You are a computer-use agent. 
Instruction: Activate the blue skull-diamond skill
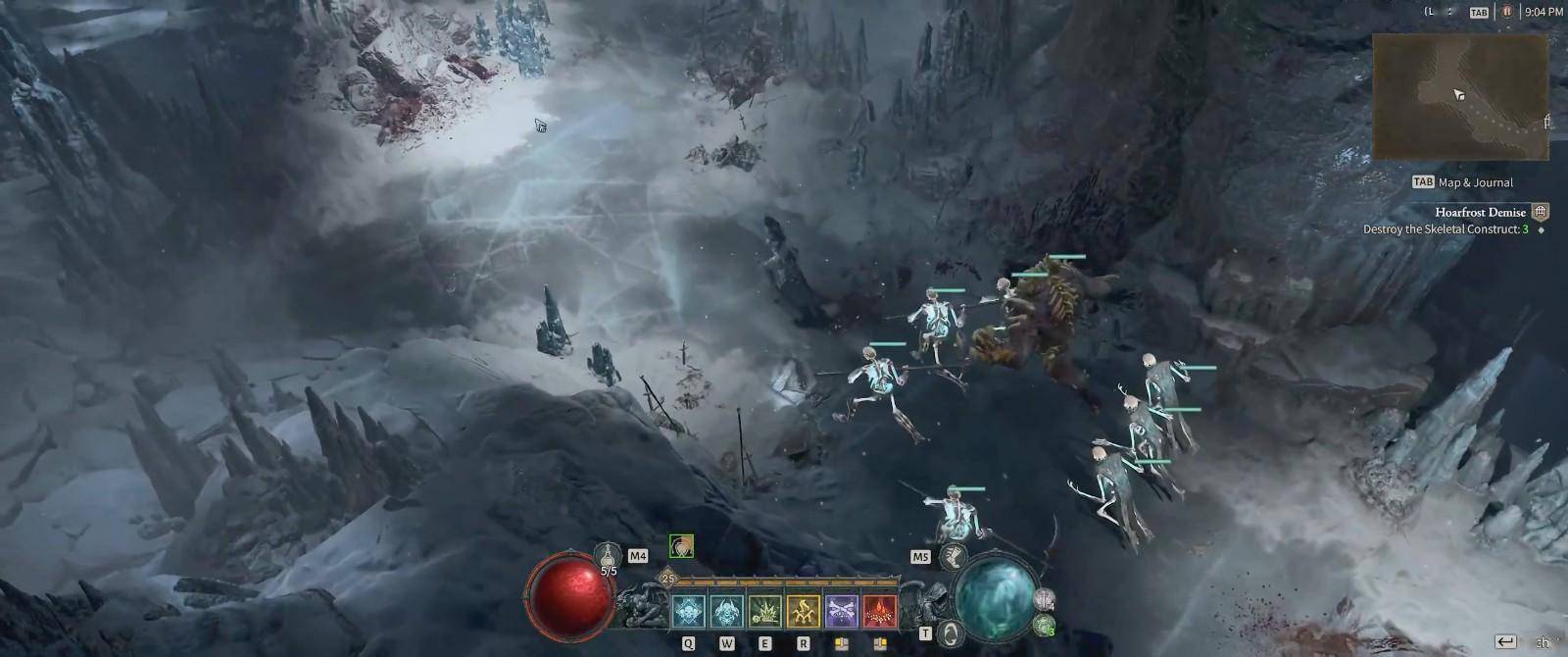point(688,611)
